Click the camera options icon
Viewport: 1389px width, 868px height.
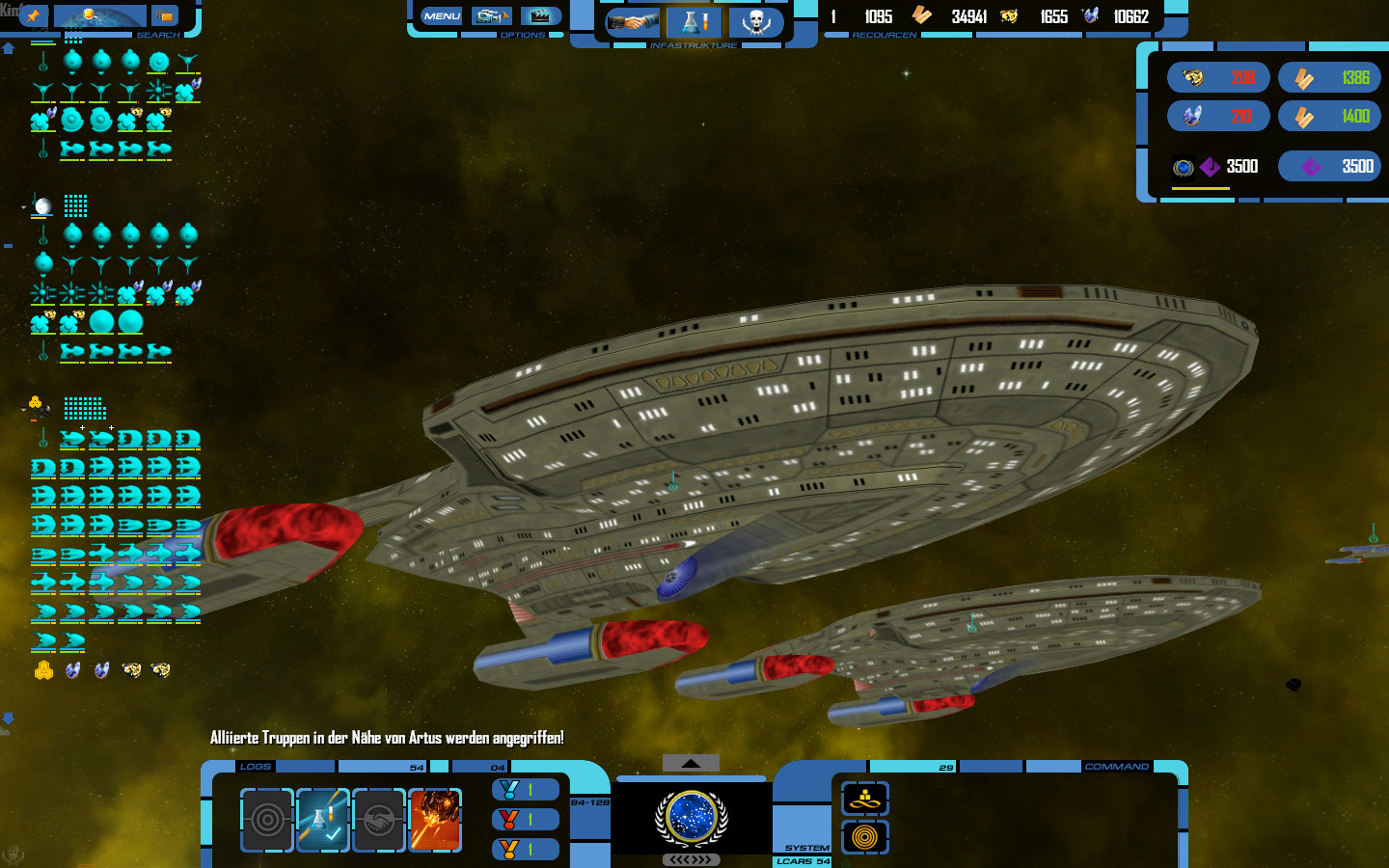pos(491,16)
